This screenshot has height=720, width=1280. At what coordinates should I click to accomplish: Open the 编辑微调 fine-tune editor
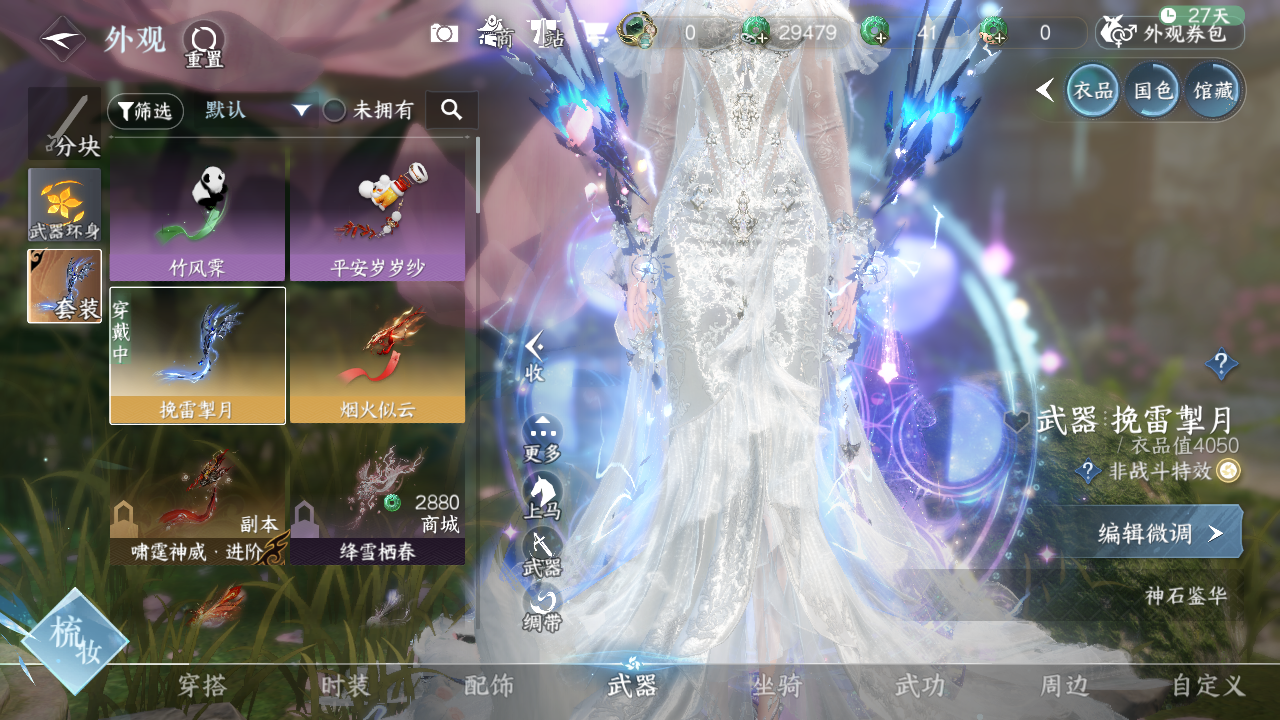click(x=1160, y=532)
